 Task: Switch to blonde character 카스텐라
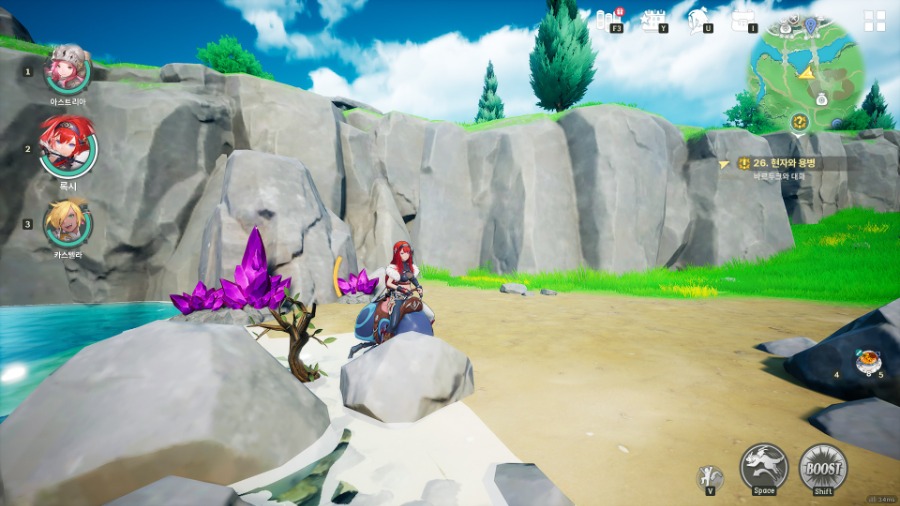pos(68,223)
